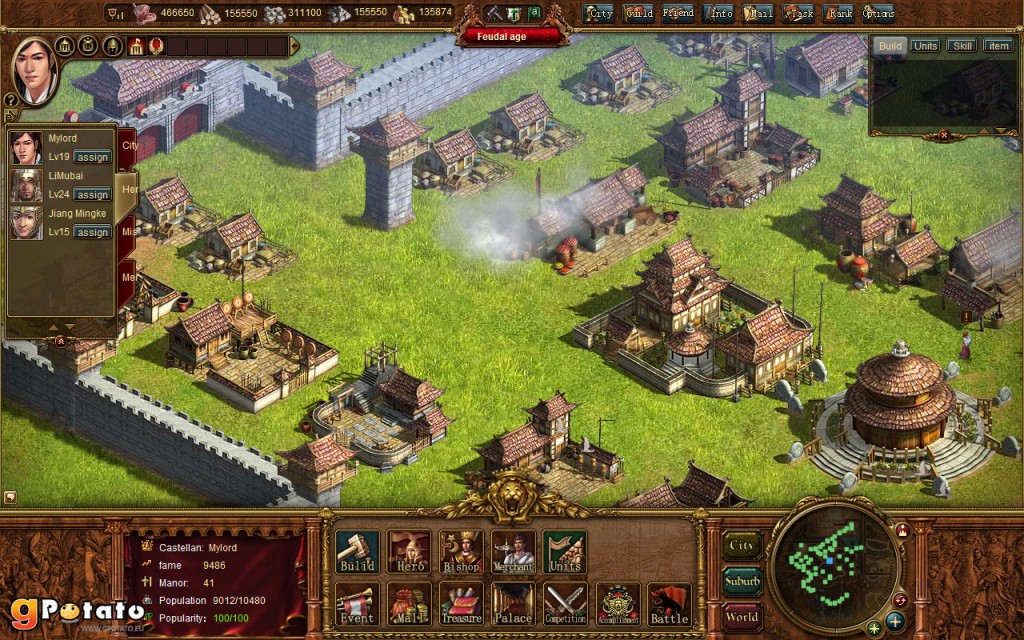Open the Friend list
Screen dimensions: 1024x640
[678, 13]
